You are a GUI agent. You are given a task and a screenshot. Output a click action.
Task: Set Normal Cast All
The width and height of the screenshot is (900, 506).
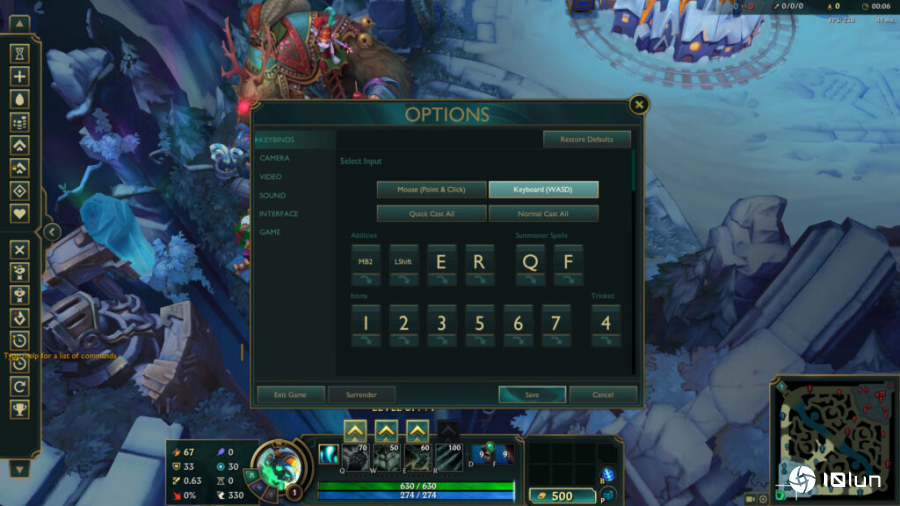coord(543,213)
